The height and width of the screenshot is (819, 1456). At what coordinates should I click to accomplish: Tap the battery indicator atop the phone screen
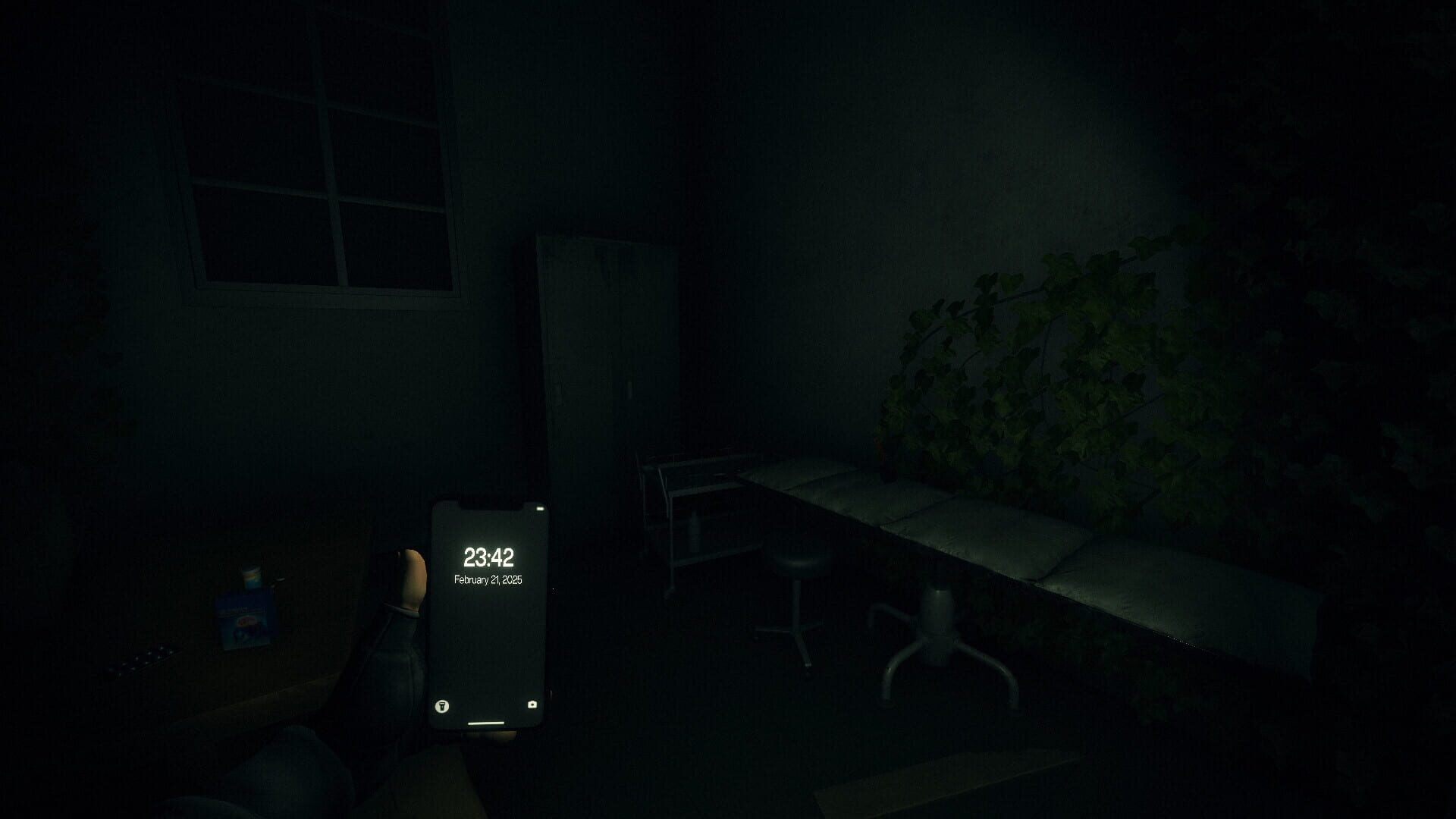(539, 508)
